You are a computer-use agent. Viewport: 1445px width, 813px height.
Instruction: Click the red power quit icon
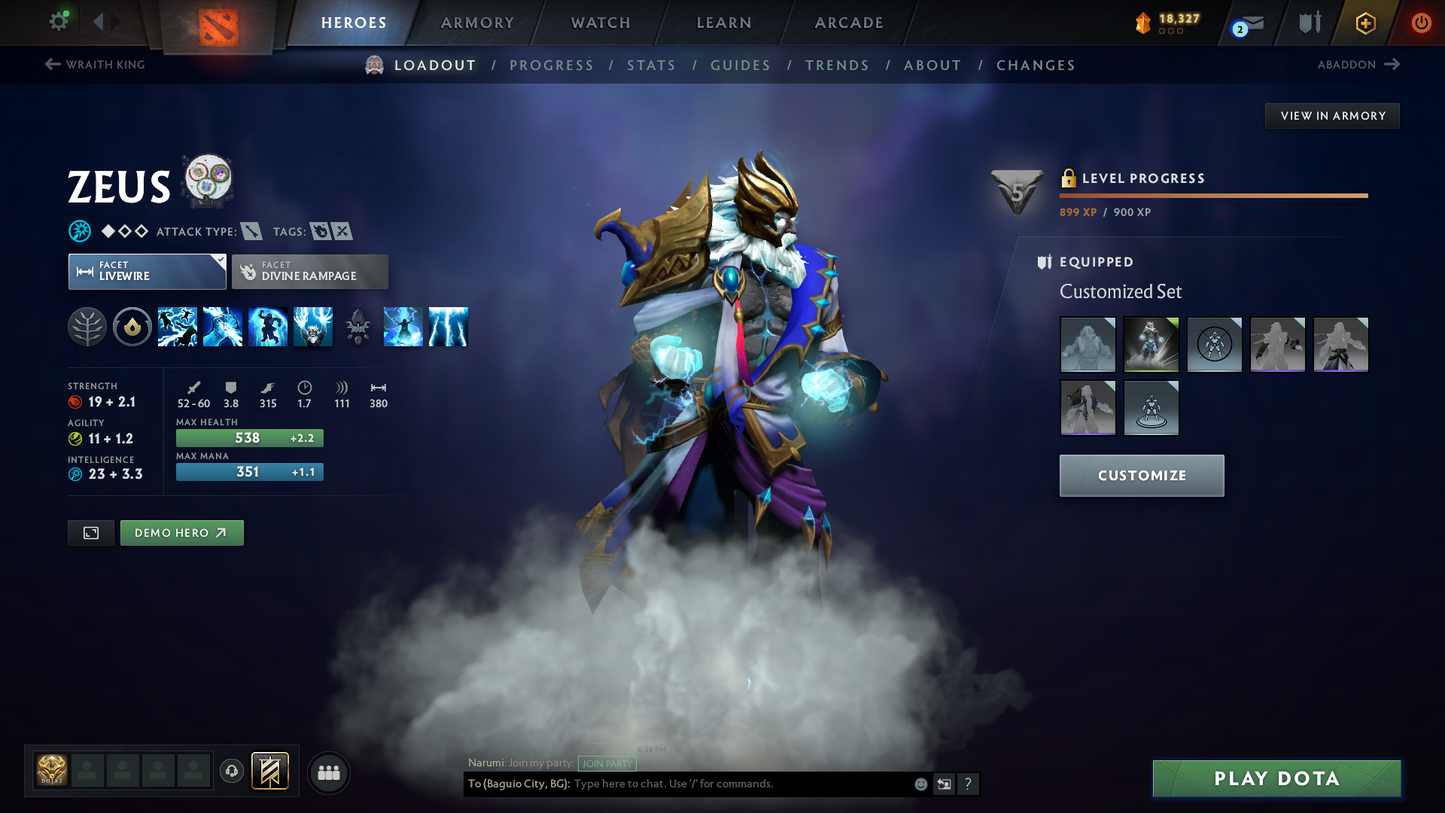coord(1420,23)
